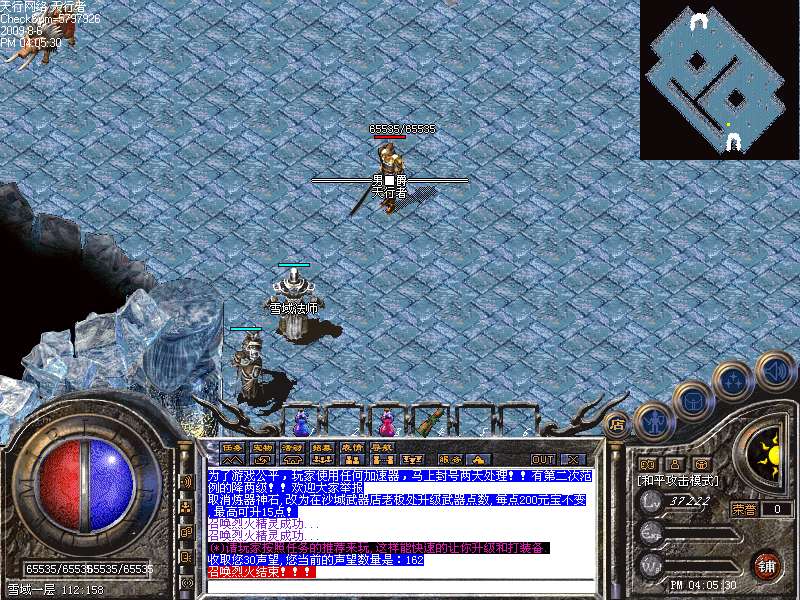
Task: Open the skills round icon with stars
Action: click(x=734, y=381)
